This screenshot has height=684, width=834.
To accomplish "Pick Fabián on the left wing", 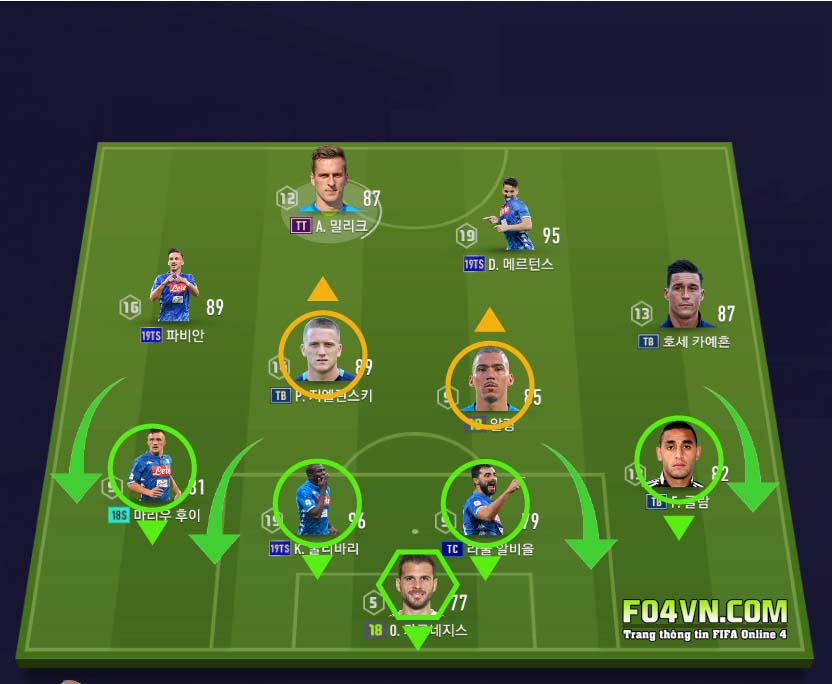I will pyautogui.click(x=175, y=288).
